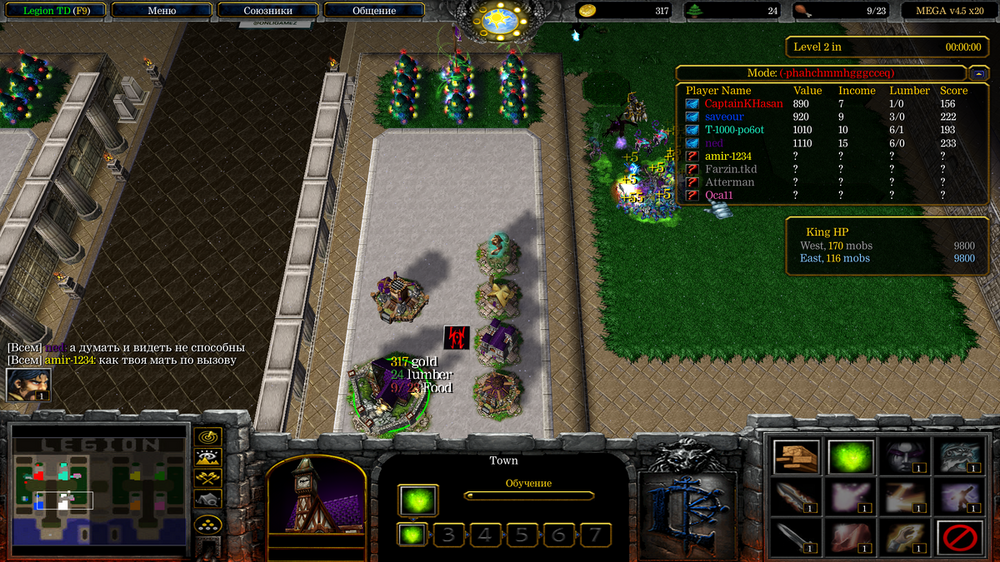
Task: Open the Общение chat log menu
Action: 373,10
